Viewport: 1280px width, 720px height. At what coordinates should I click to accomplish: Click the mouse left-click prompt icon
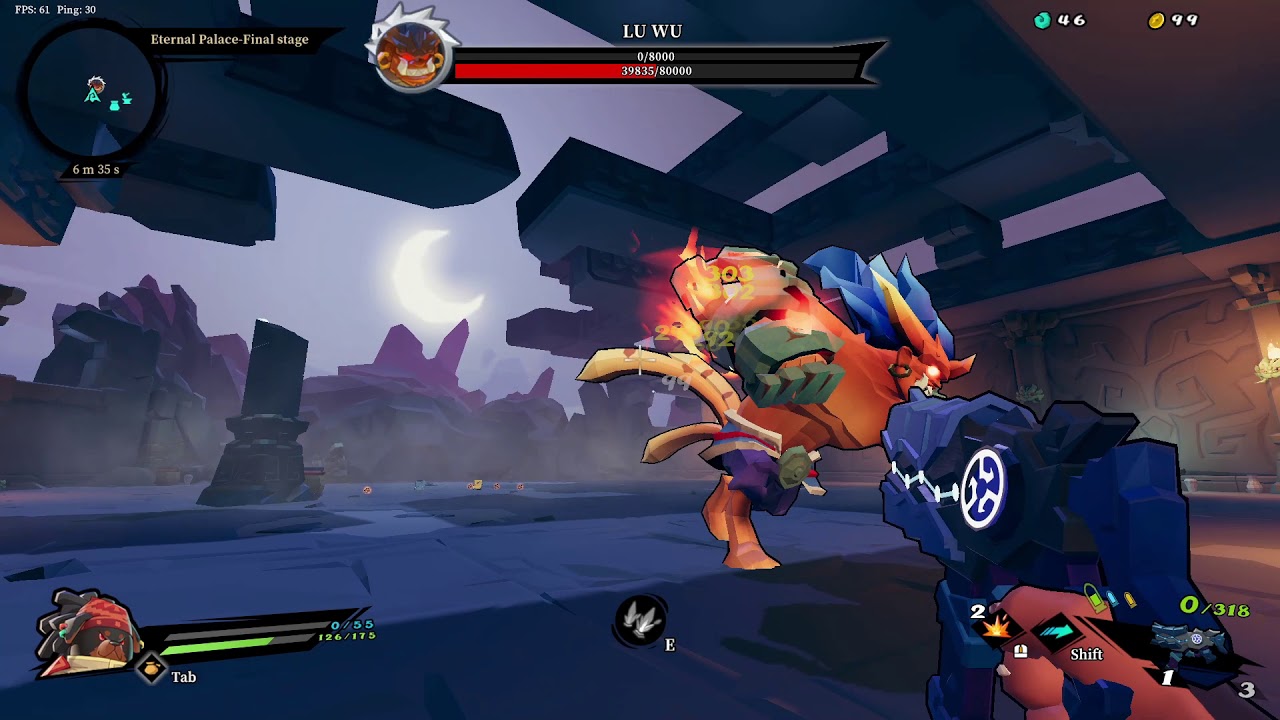coord(1020,653)
